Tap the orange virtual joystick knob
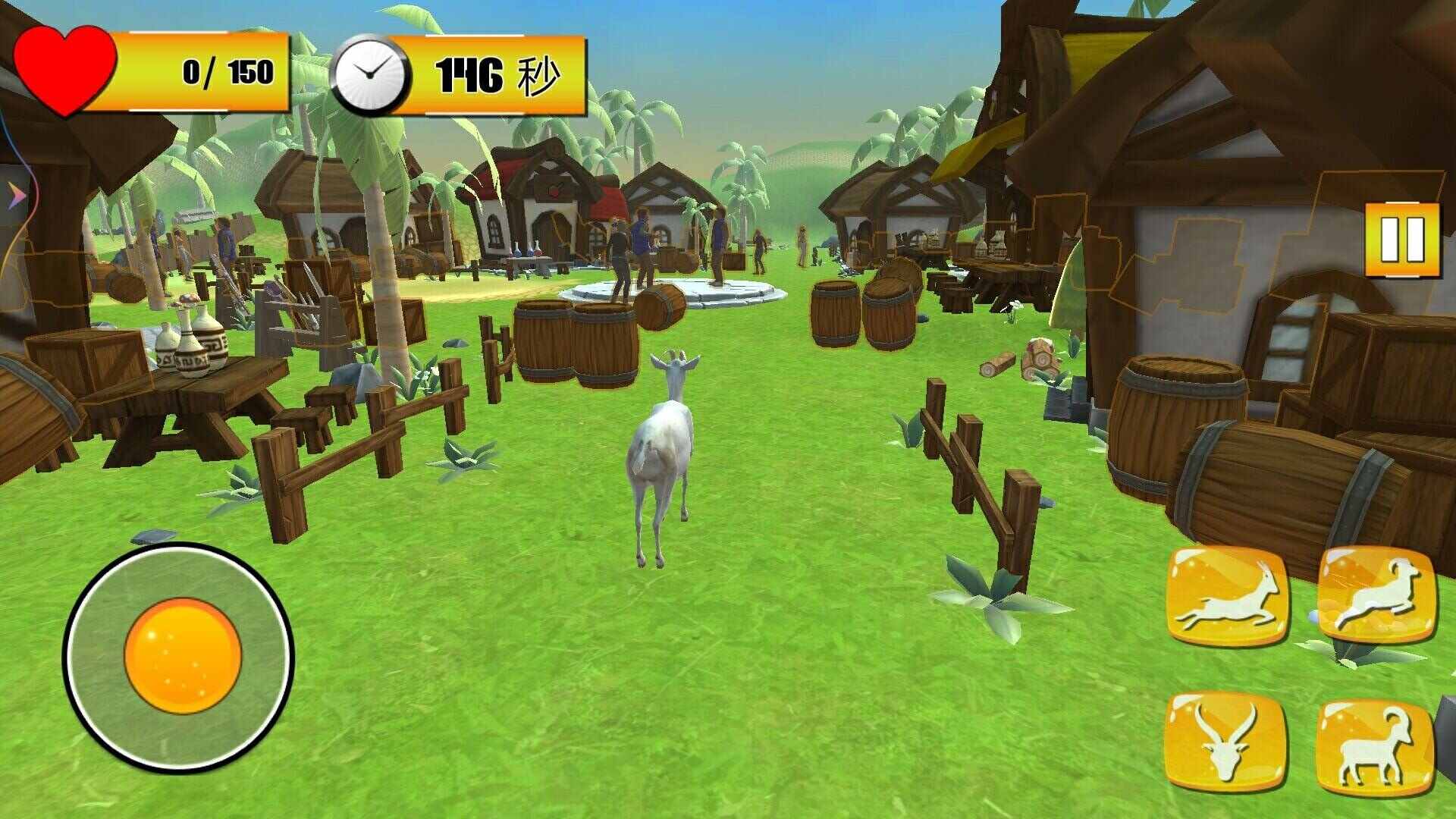This screenshot has height=819, width=1456. 183,656
